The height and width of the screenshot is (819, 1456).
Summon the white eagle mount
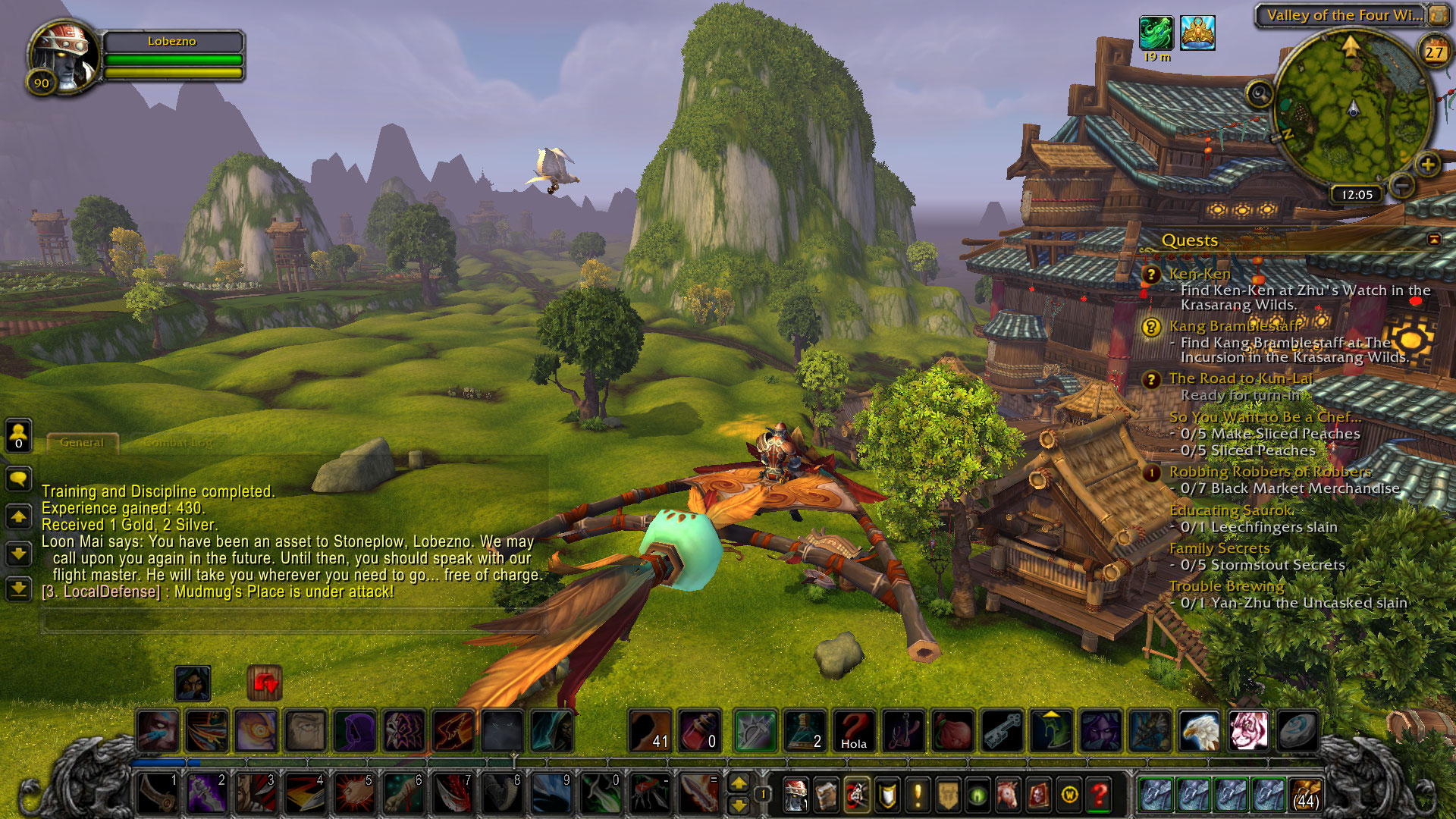[1200, 731]
